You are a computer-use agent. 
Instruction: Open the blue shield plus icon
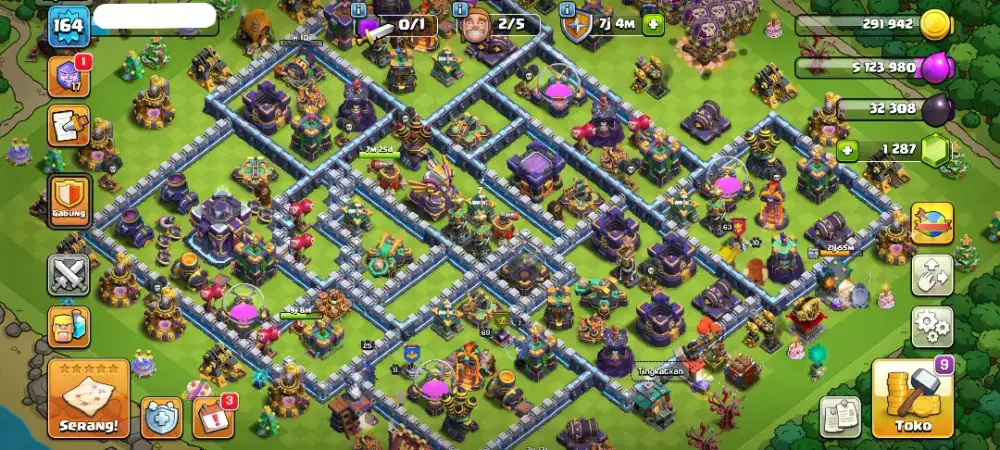point(161,416)
